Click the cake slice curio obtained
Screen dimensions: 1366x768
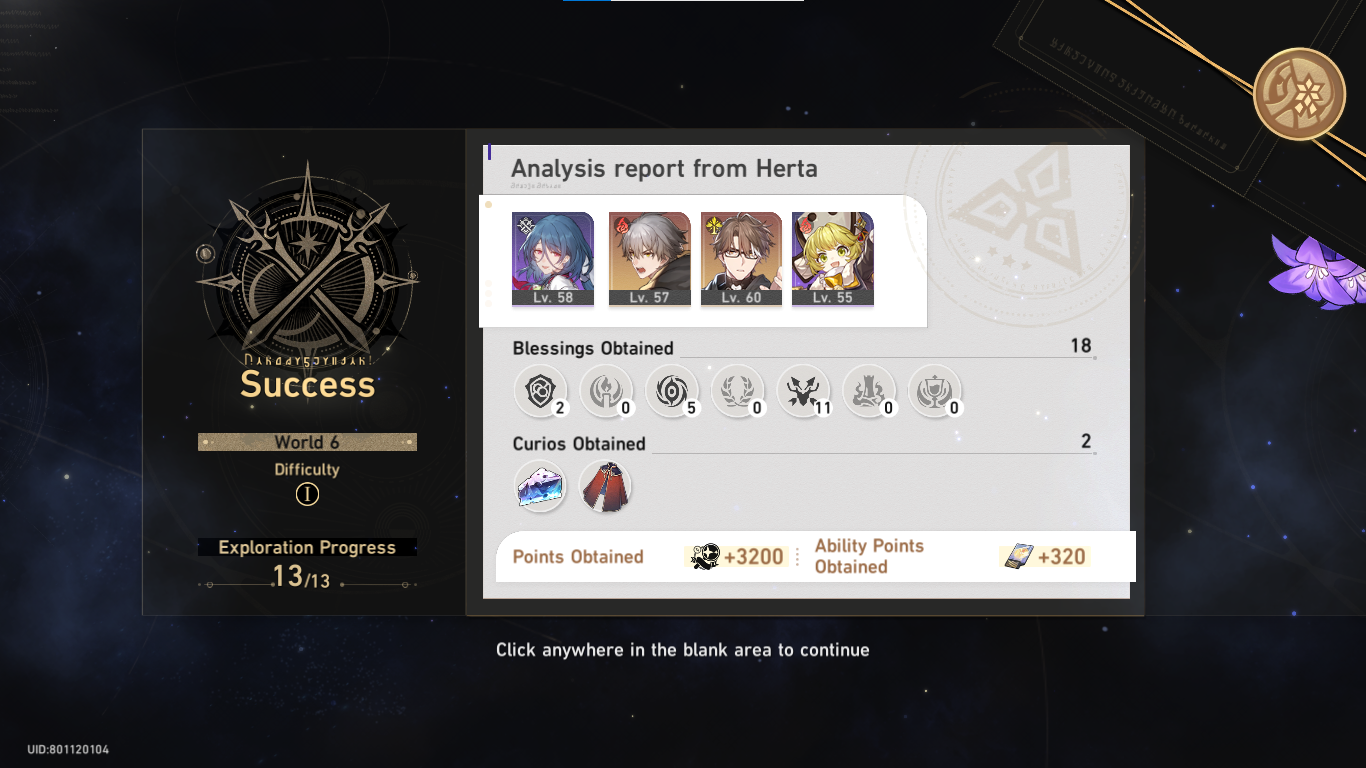pyautogui.click(x=540, y=486)
